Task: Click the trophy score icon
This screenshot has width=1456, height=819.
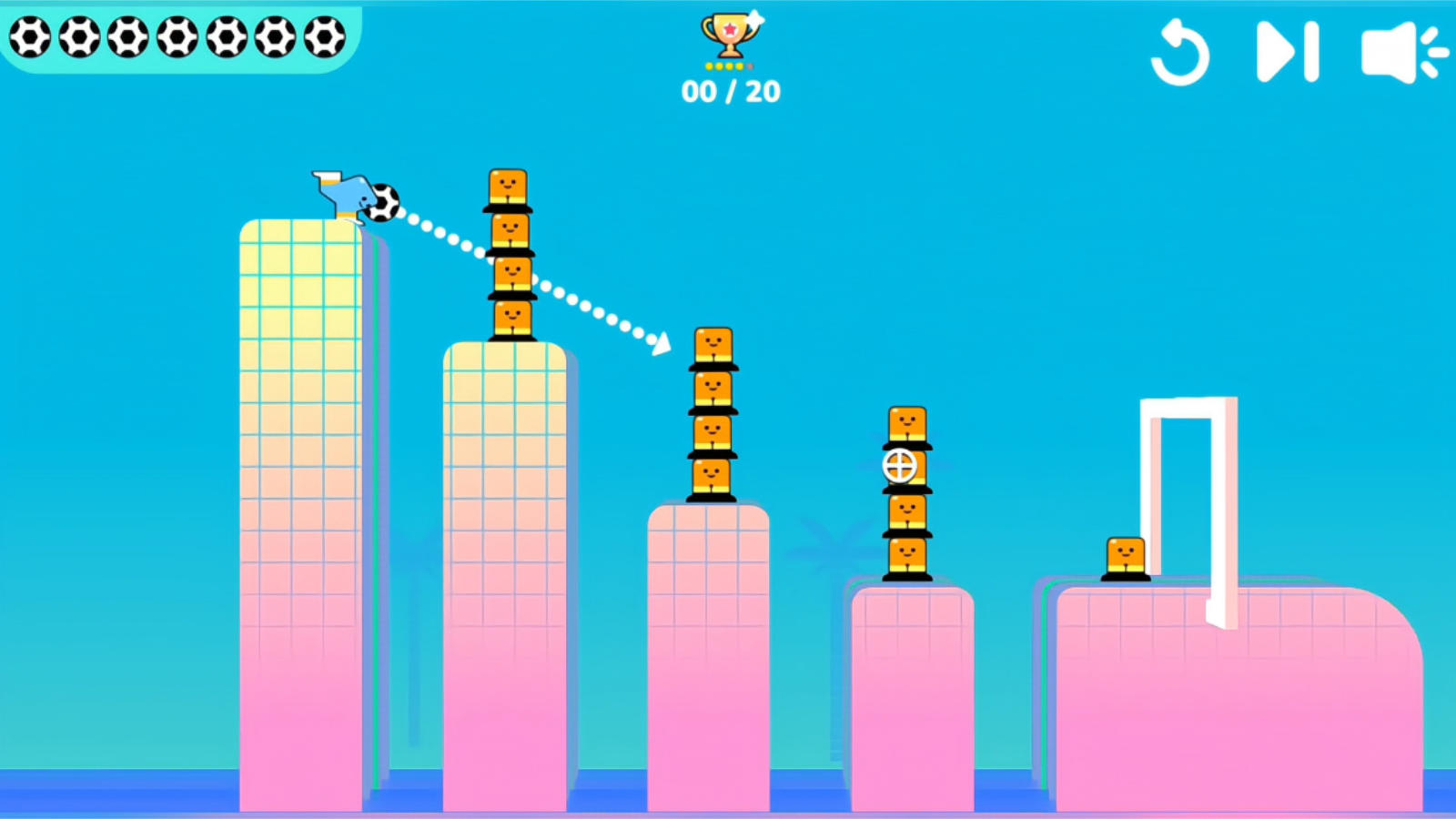Action: click(x=728, y=35)
